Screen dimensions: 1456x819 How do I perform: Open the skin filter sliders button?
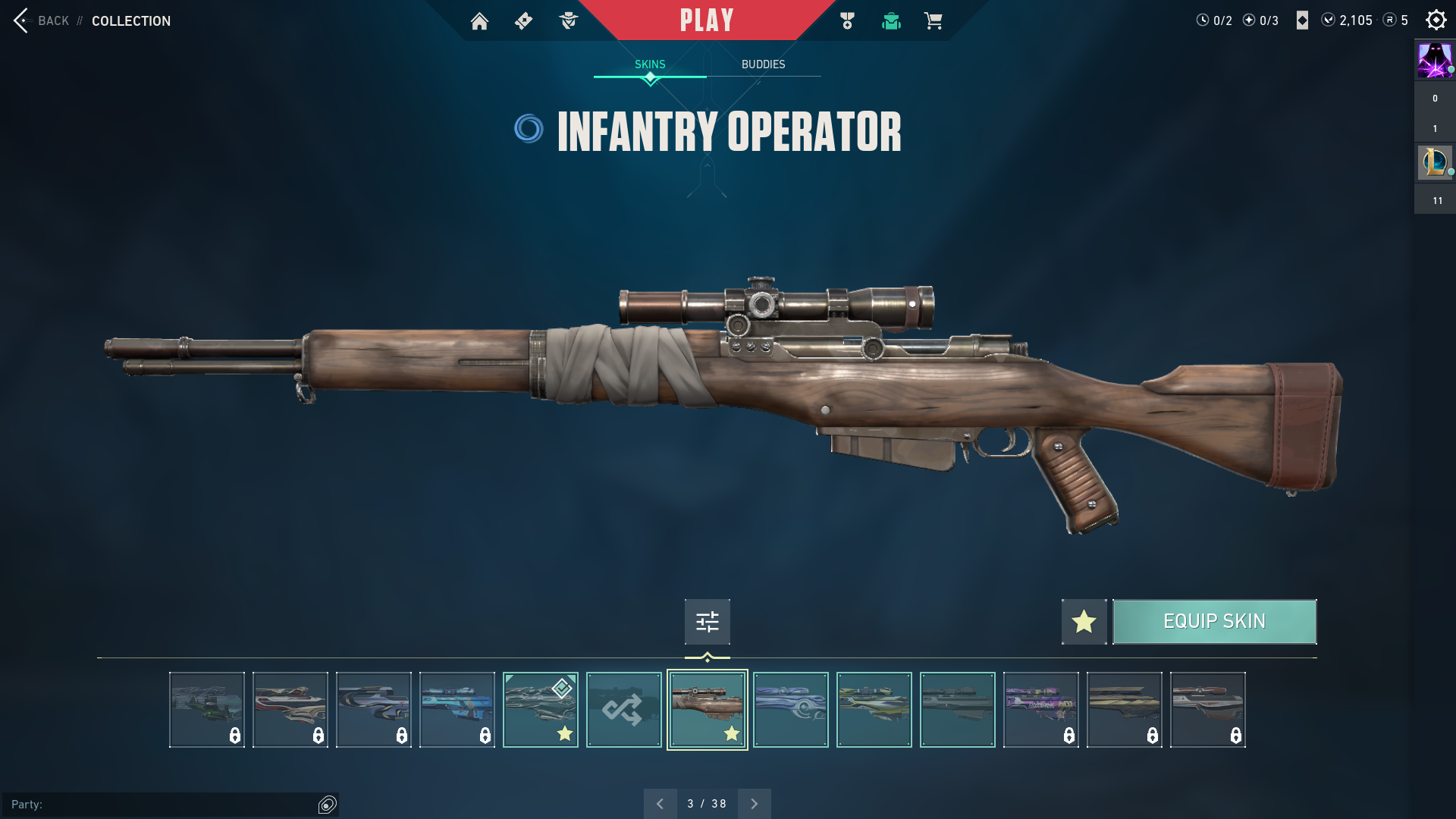[707, 622]
